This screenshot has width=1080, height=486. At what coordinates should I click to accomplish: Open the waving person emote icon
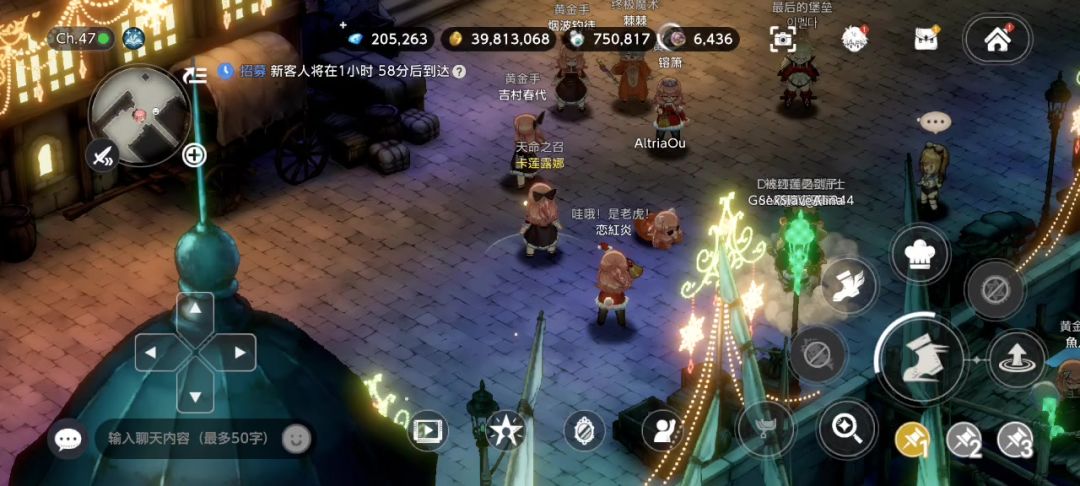(x=662, y=431)
